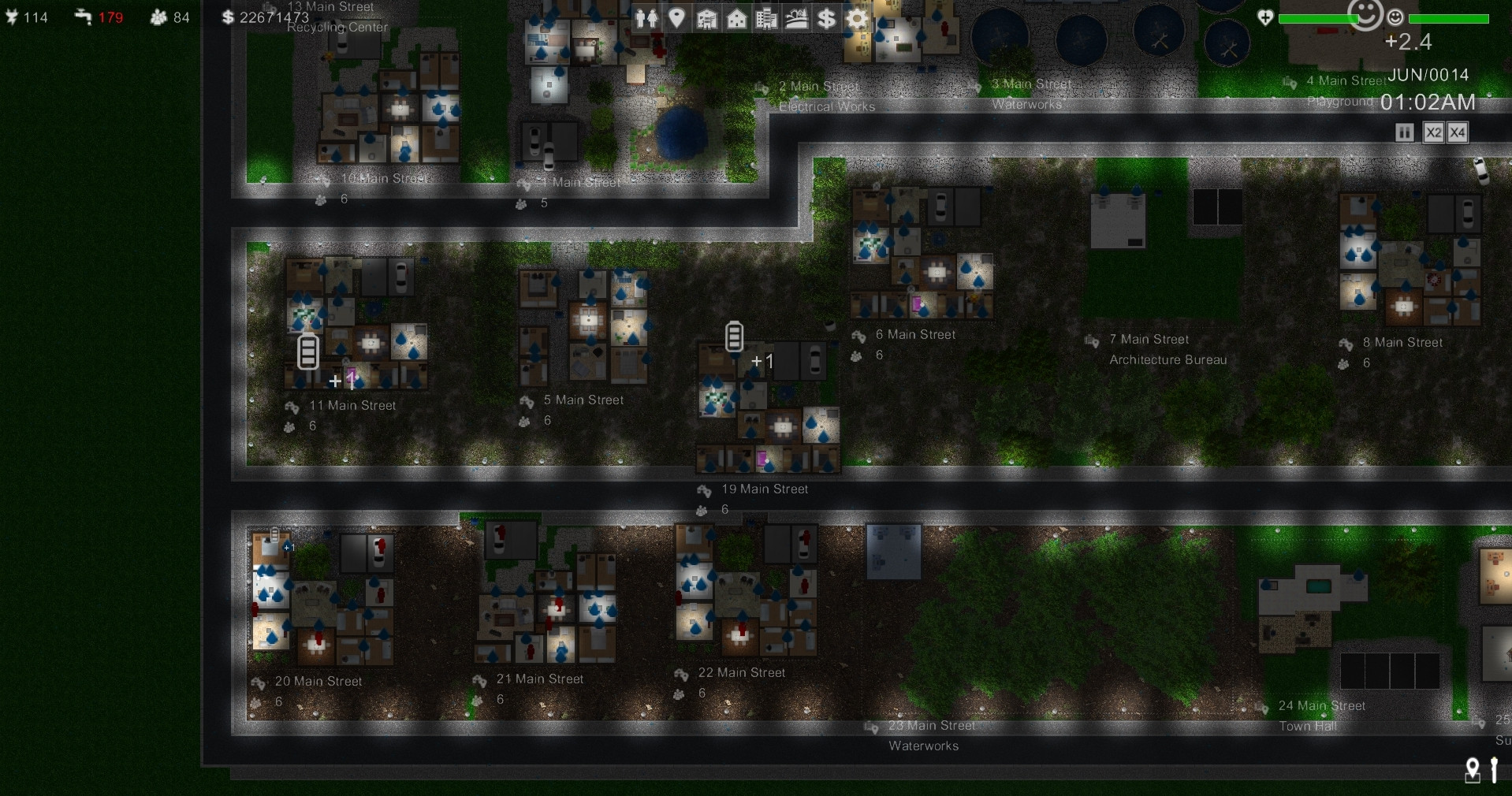Select the street view pin in bottom-right corner

pyautogui.click(x=1473, y=770)
